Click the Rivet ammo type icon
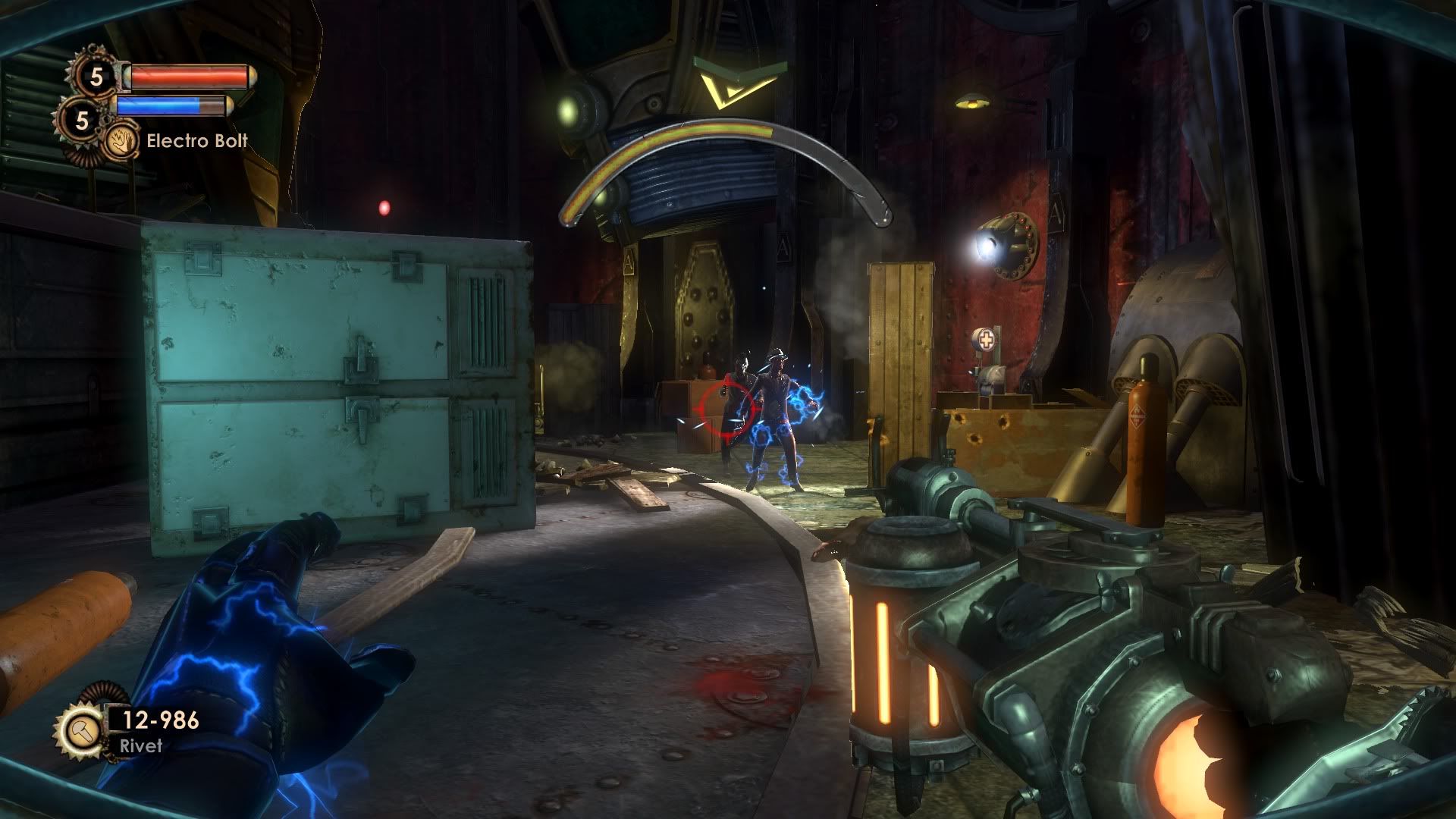 pos(79,730)
